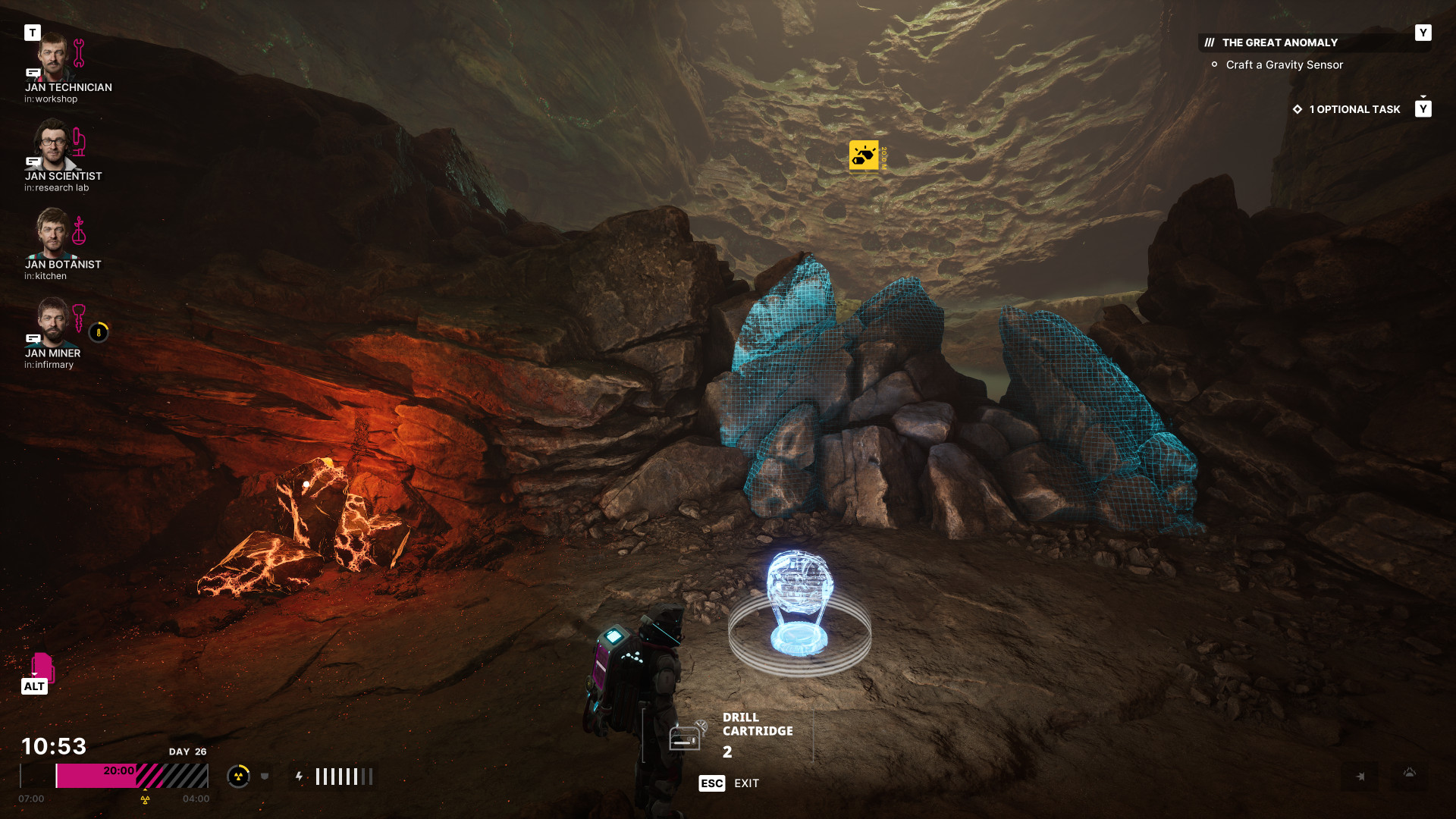Viewport: 1456px width, 819px height.
Task: Open The Great Anomaly objective tracker
Action: (1279, 43)
